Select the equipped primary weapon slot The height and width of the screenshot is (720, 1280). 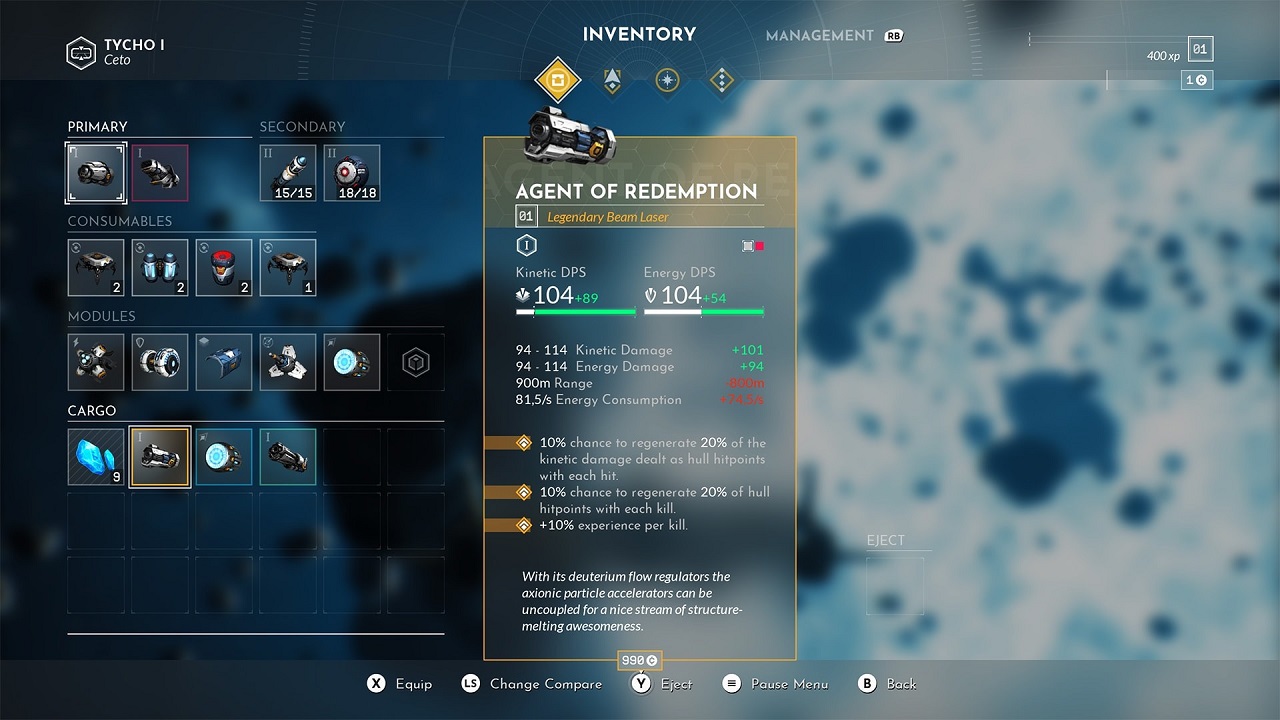95,172
